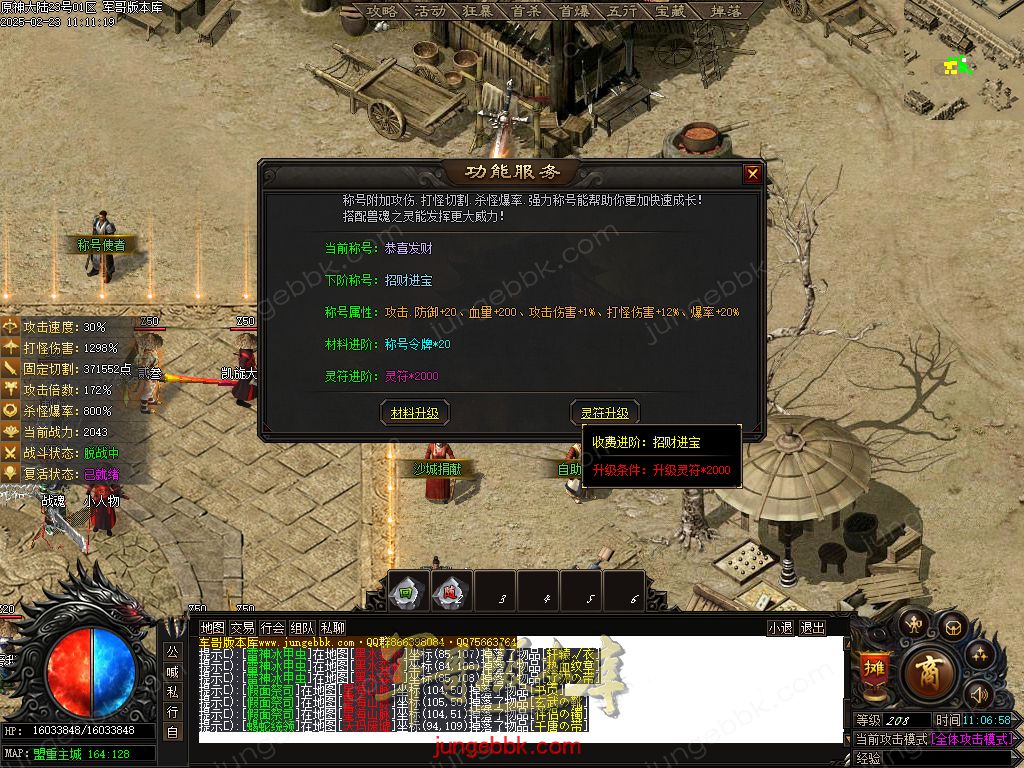View the 掉落 drops menu

725,11
